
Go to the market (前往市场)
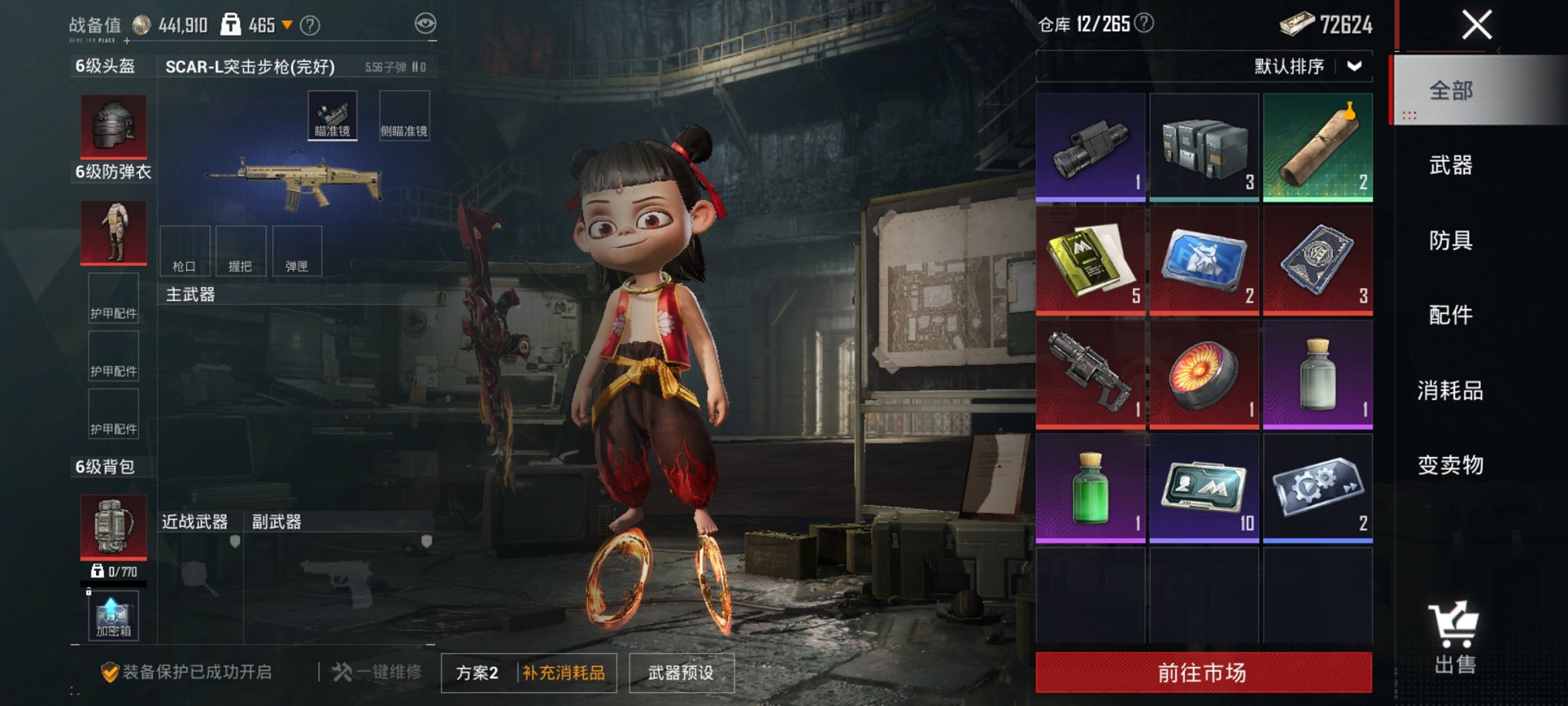coord(1203,672)
